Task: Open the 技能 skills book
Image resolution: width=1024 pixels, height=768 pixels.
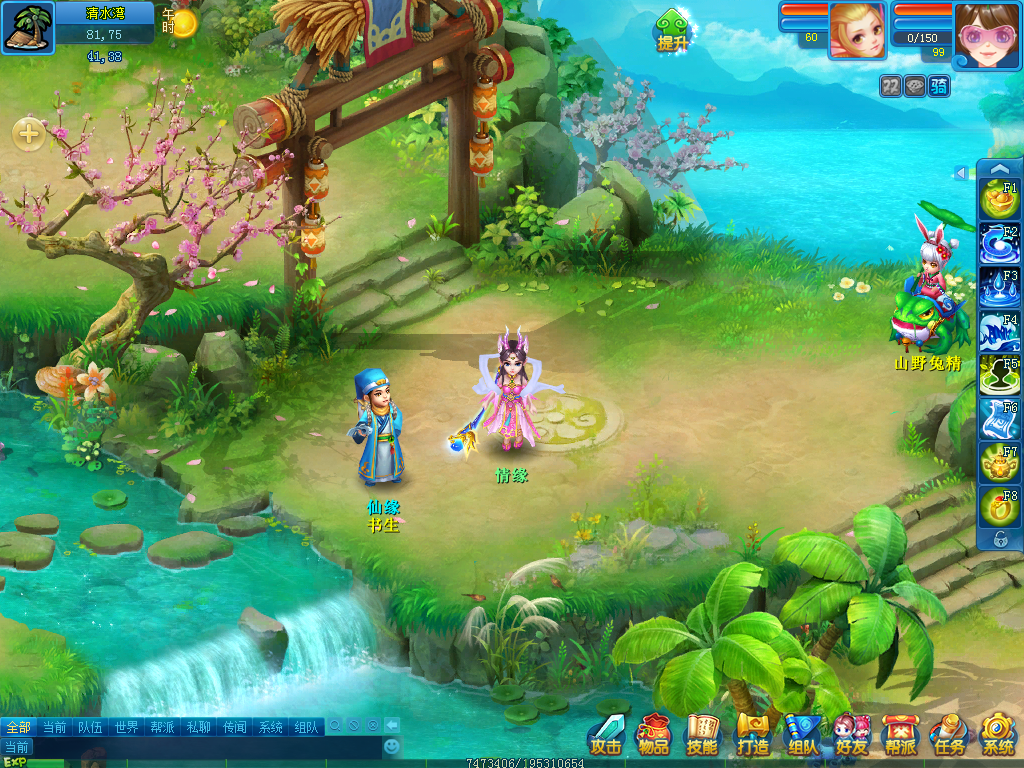Action: [702, 735]
